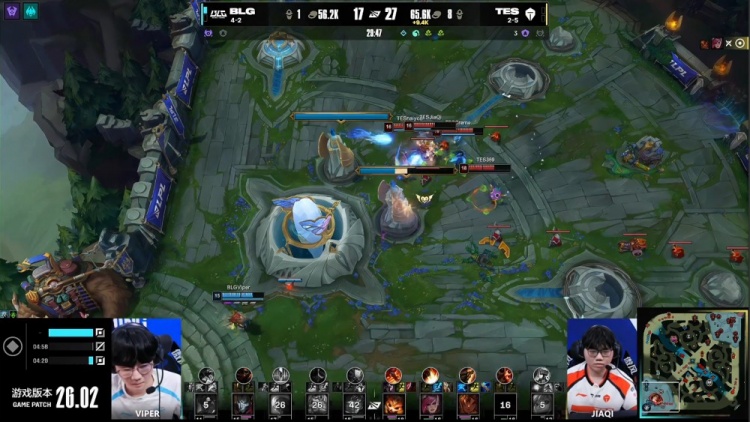Select the VIPER player camera feed

(146, 367)
